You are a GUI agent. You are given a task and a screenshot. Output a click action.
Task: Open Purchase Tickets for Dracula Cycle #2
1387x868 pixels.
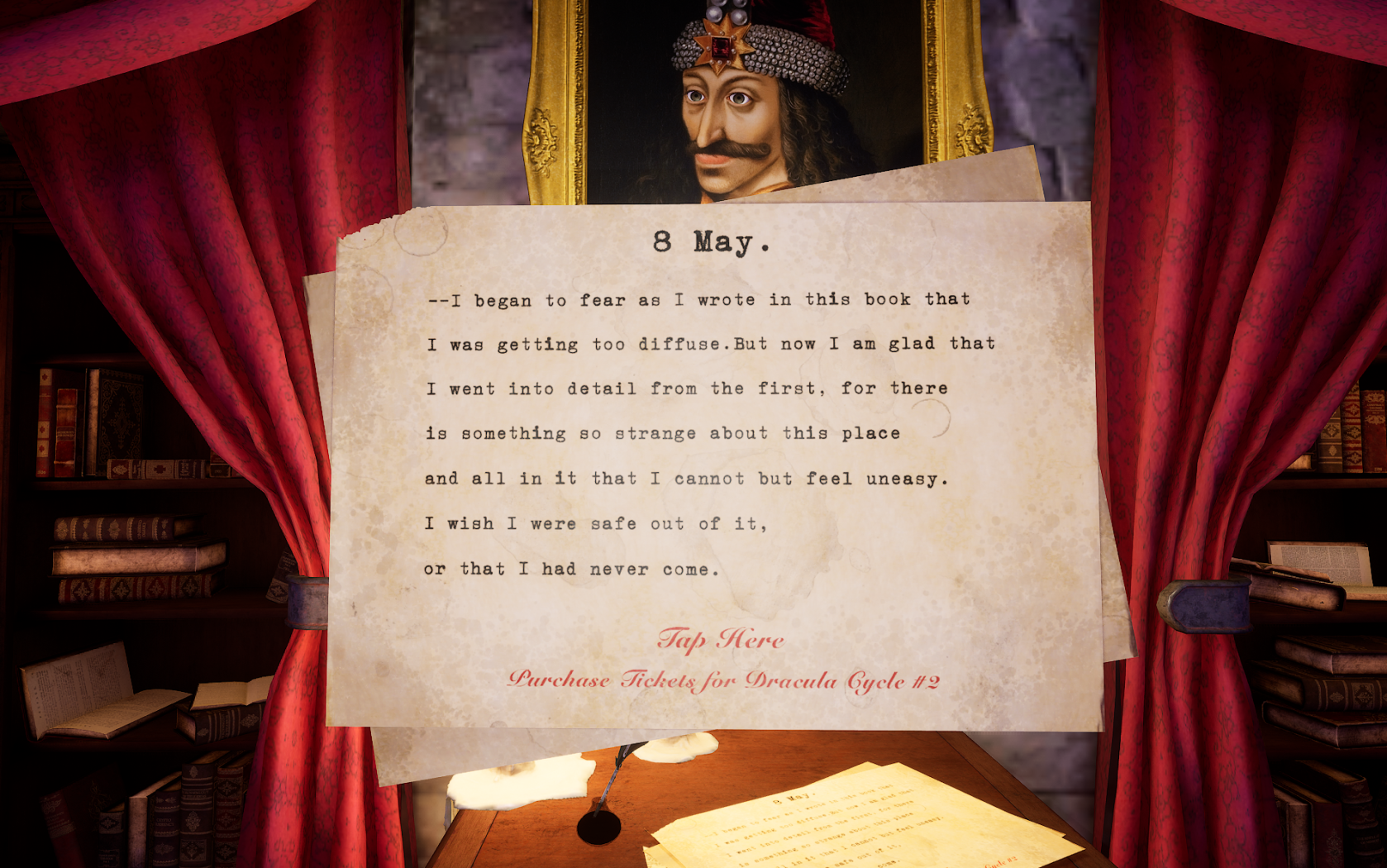(723, 680)
